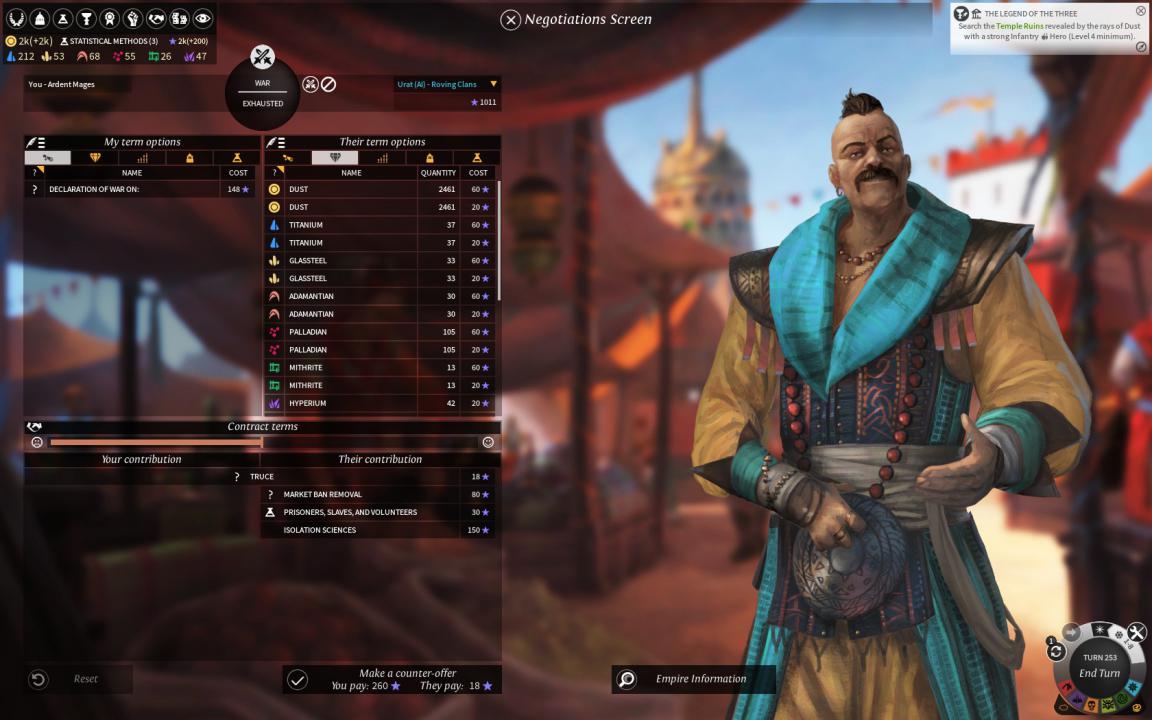Locate quest target with the compass icon
Screen dimensions: 1152x720
[1141, 47]
